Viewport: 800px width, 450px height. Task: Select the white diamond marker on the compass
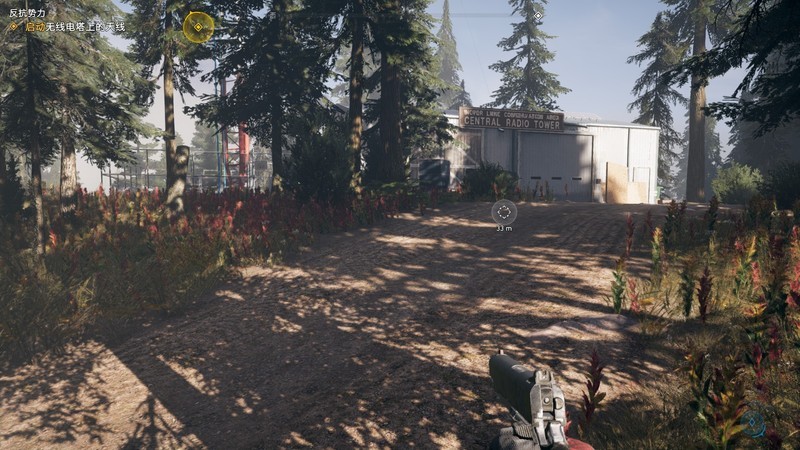tap(538, 16)
